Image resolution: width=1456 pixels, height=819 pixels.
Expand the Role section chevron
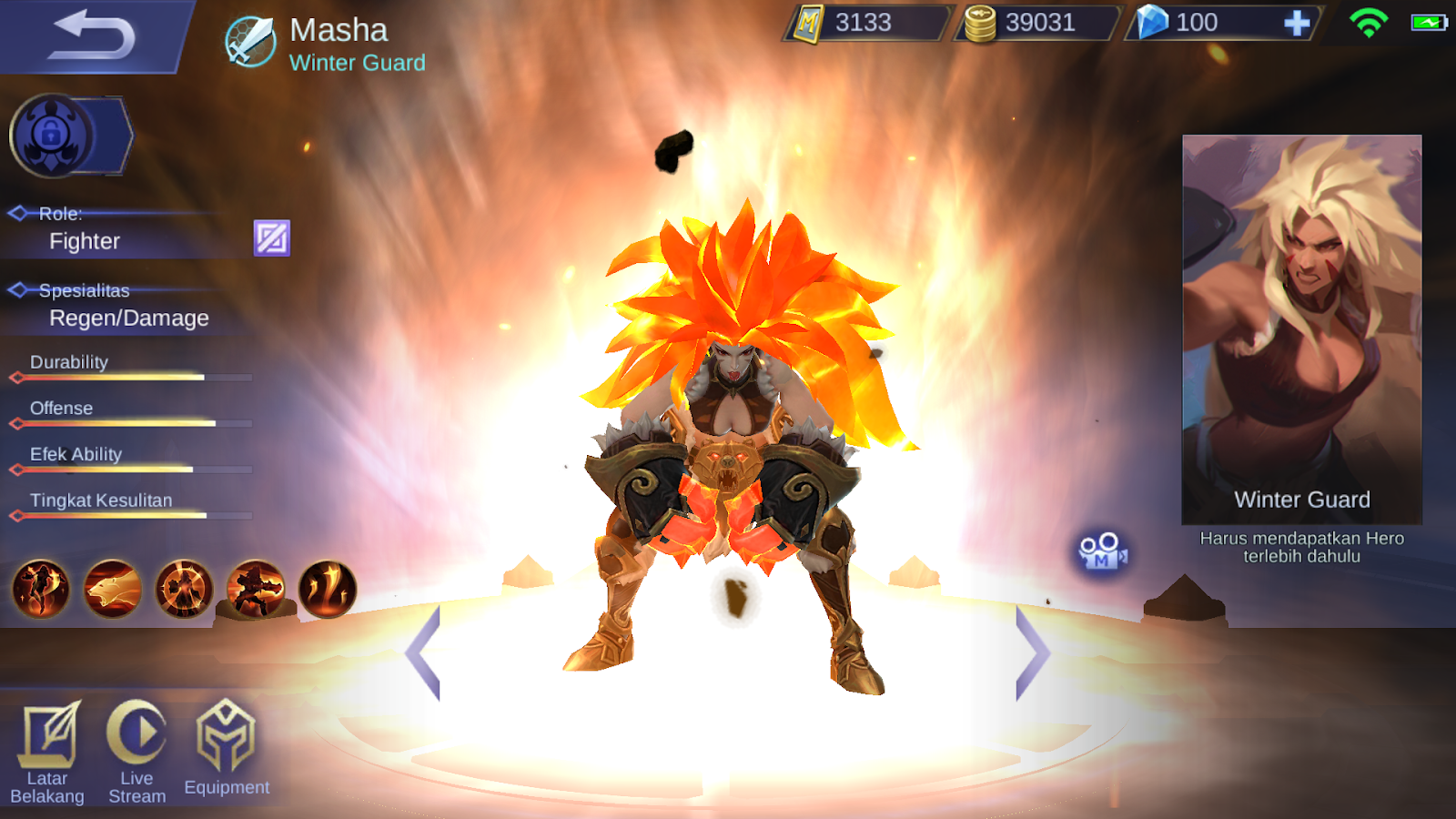(18, 212)
